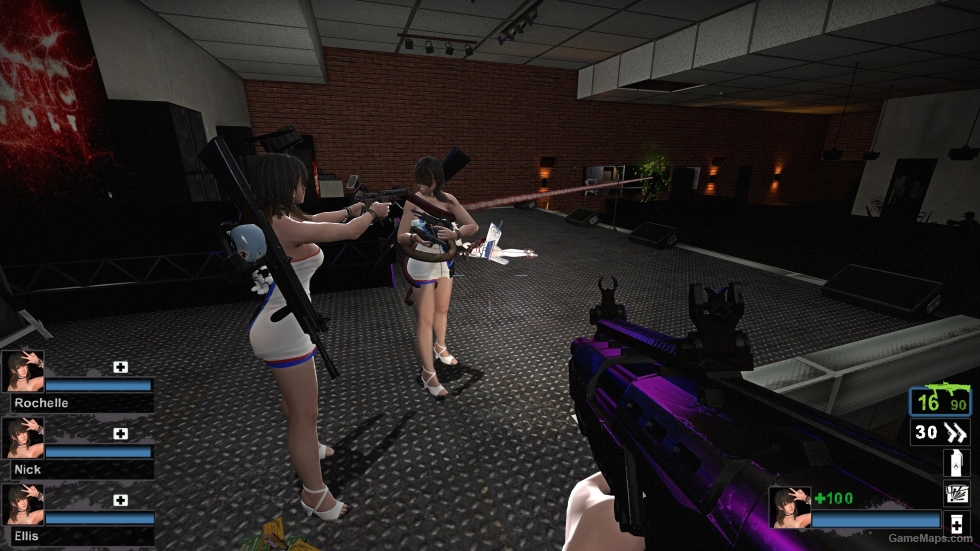Select the molotov bottle throwable slot
This screenshot has height=551, width=980.
tap(956, 463)
